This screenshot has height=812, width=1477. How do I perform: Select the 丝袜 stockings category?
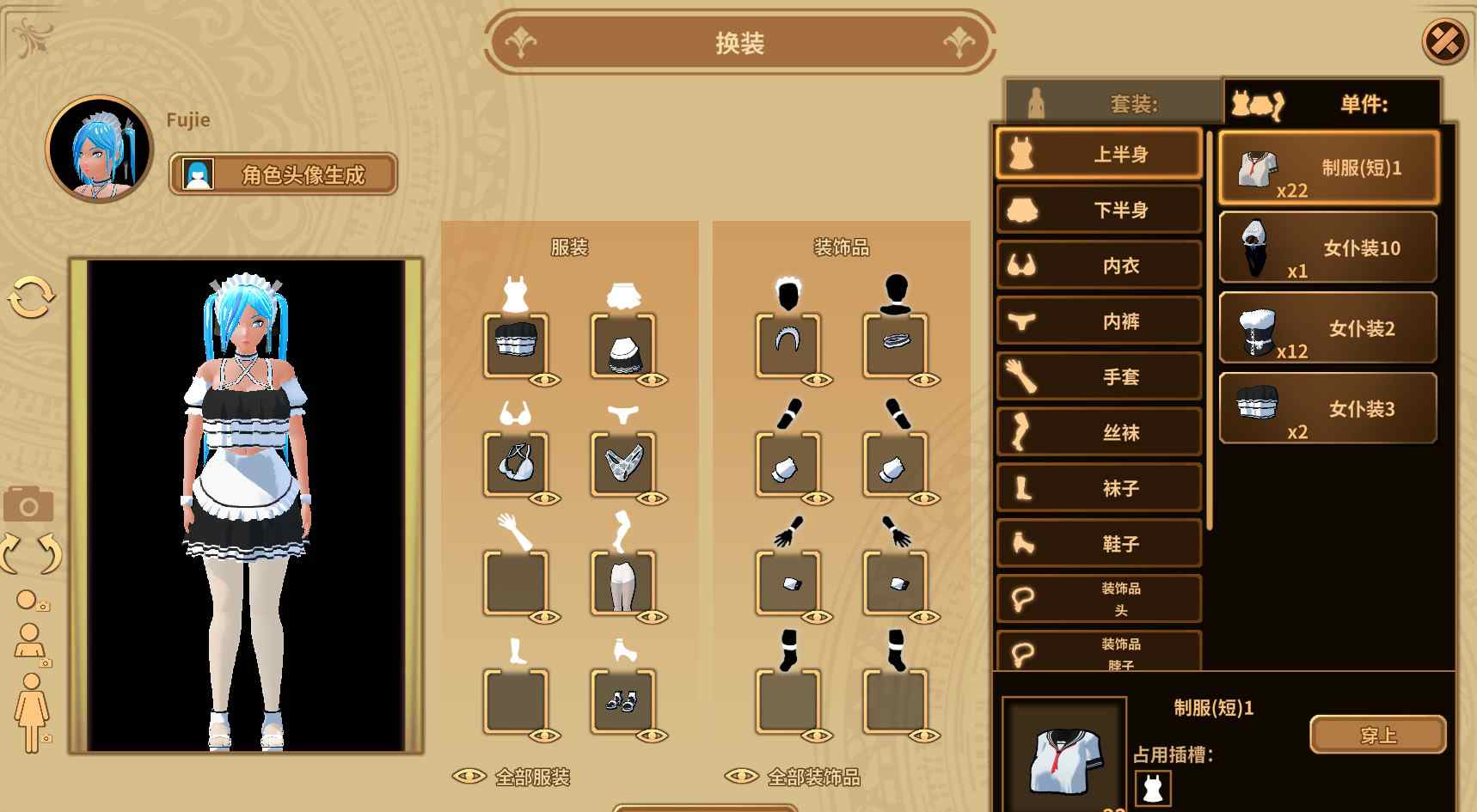1099,432
